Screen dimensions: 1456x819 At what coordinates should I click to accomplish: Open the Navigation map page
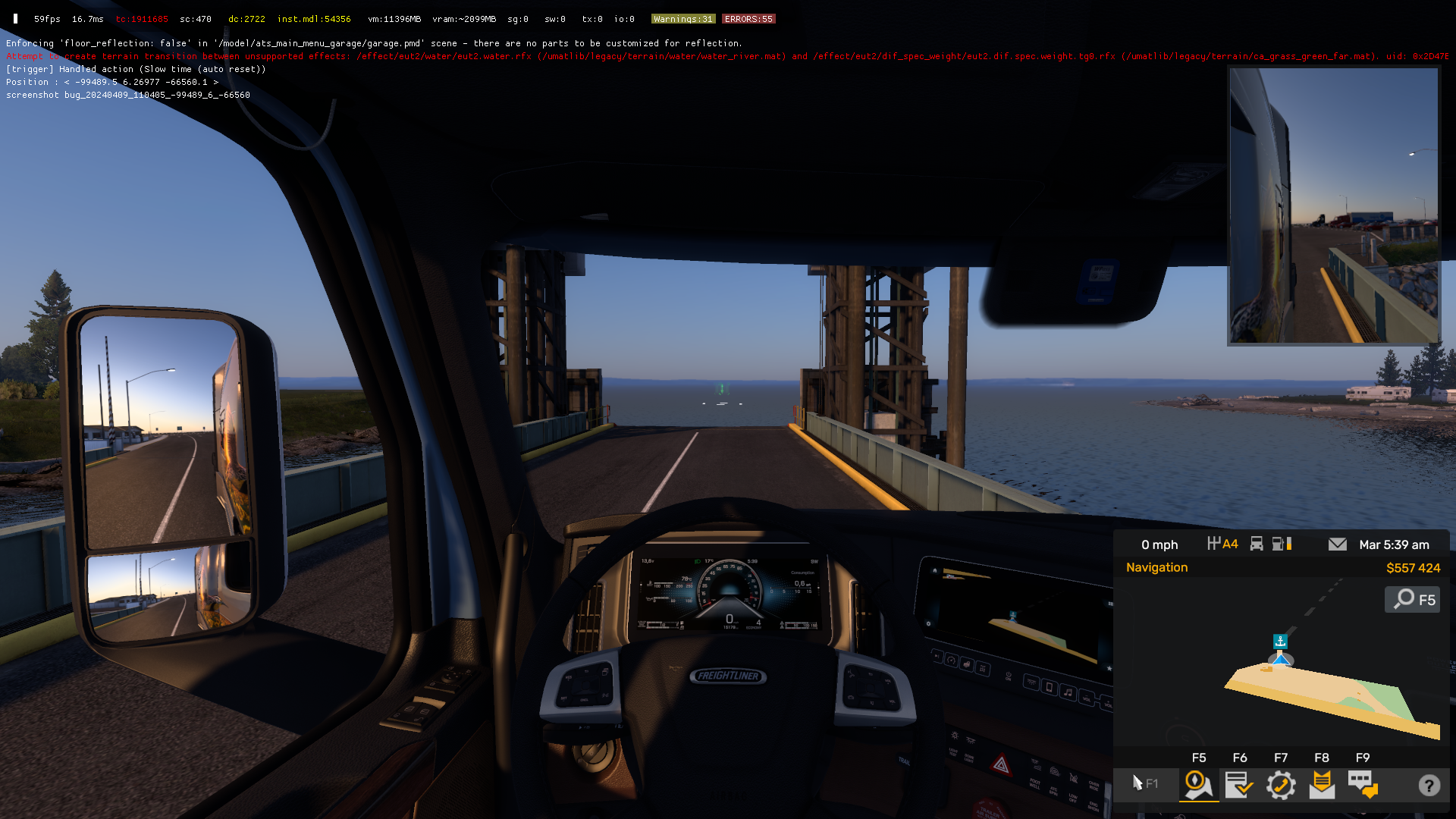[x=1198, y=786]
